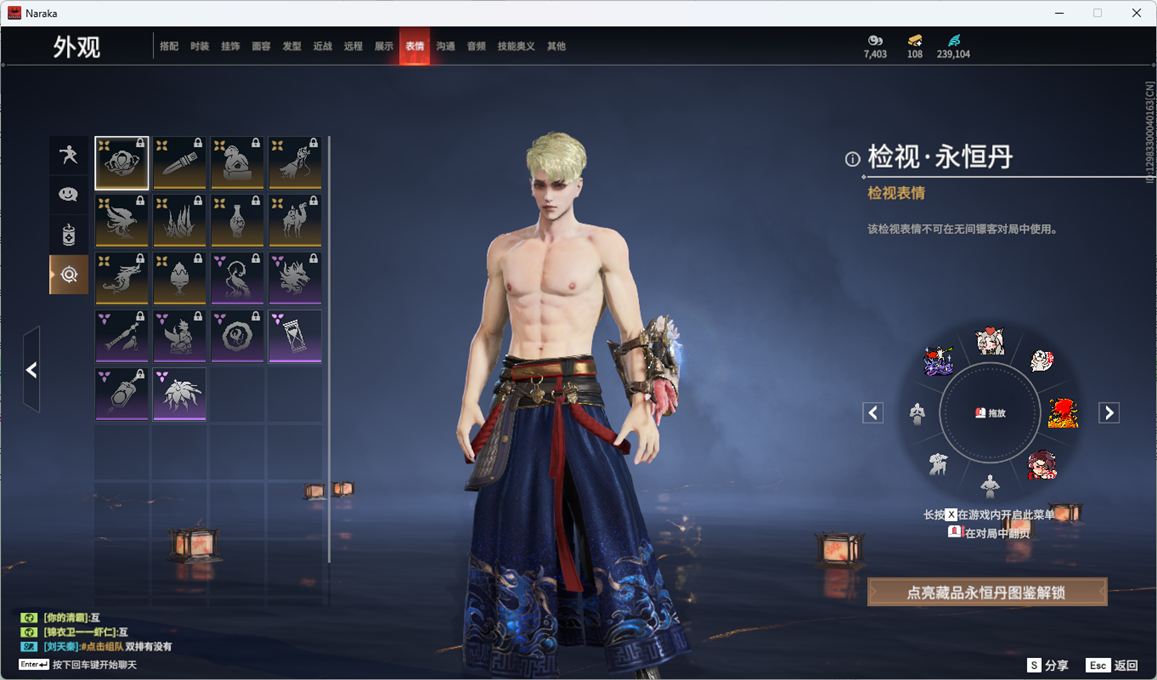
Task: Open the 挂饰 tab
Action: [x=230, y=46]
